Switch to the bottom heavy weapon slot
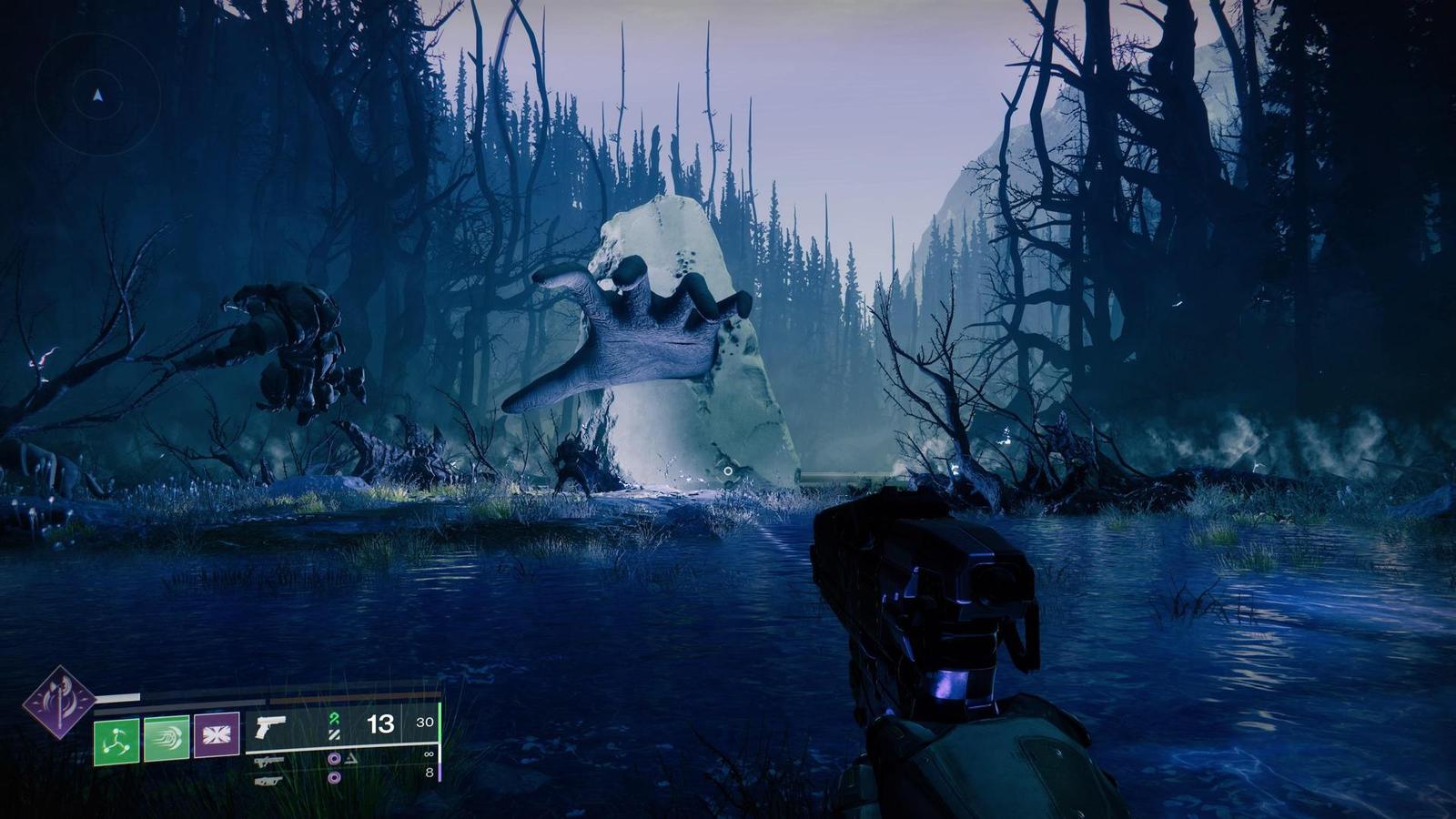The width and height of the screenshot is (1456, 819). pos(268,780)
